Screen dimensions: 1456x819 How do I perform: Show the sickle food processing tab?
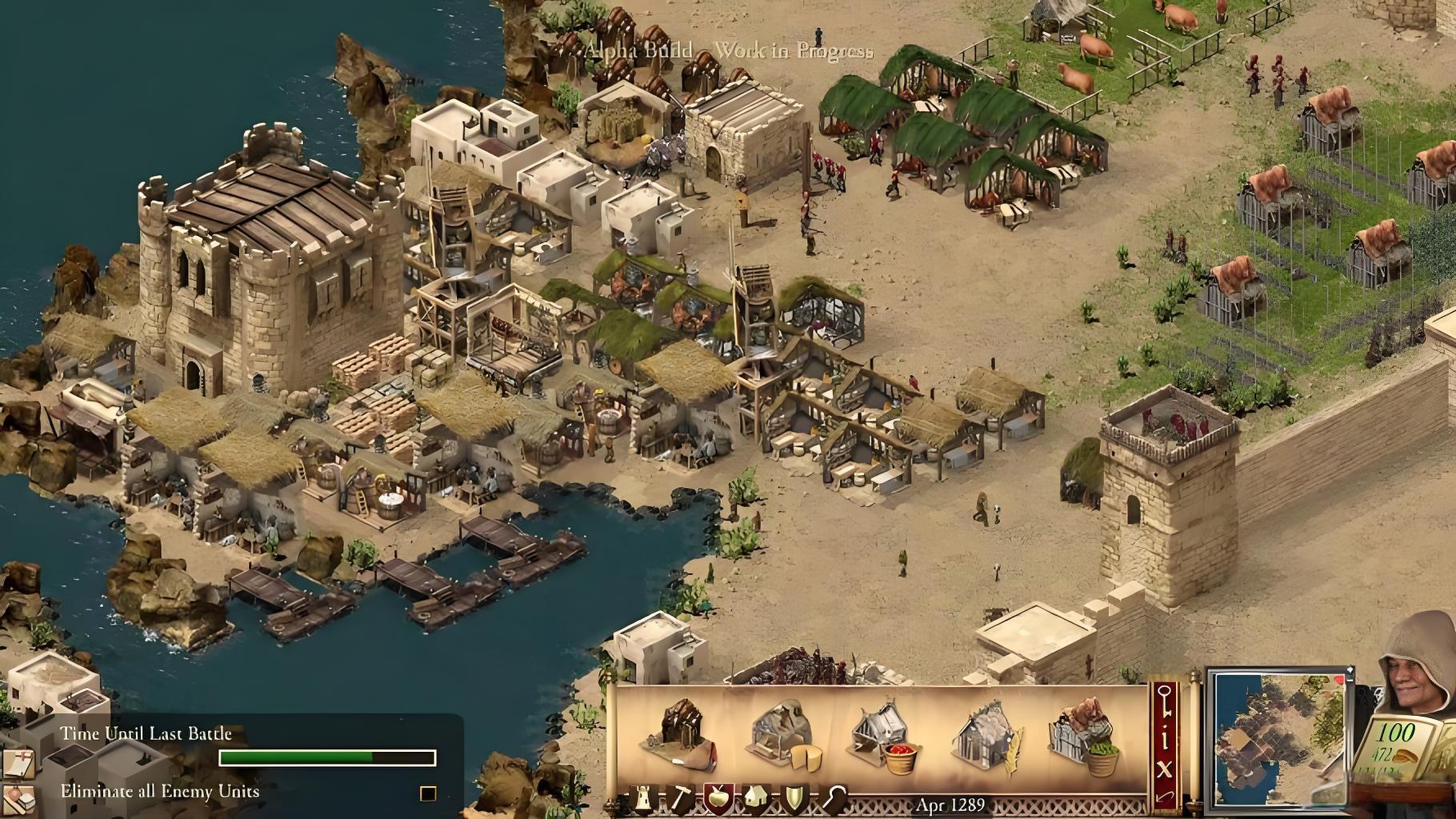(x=834, y=799)
